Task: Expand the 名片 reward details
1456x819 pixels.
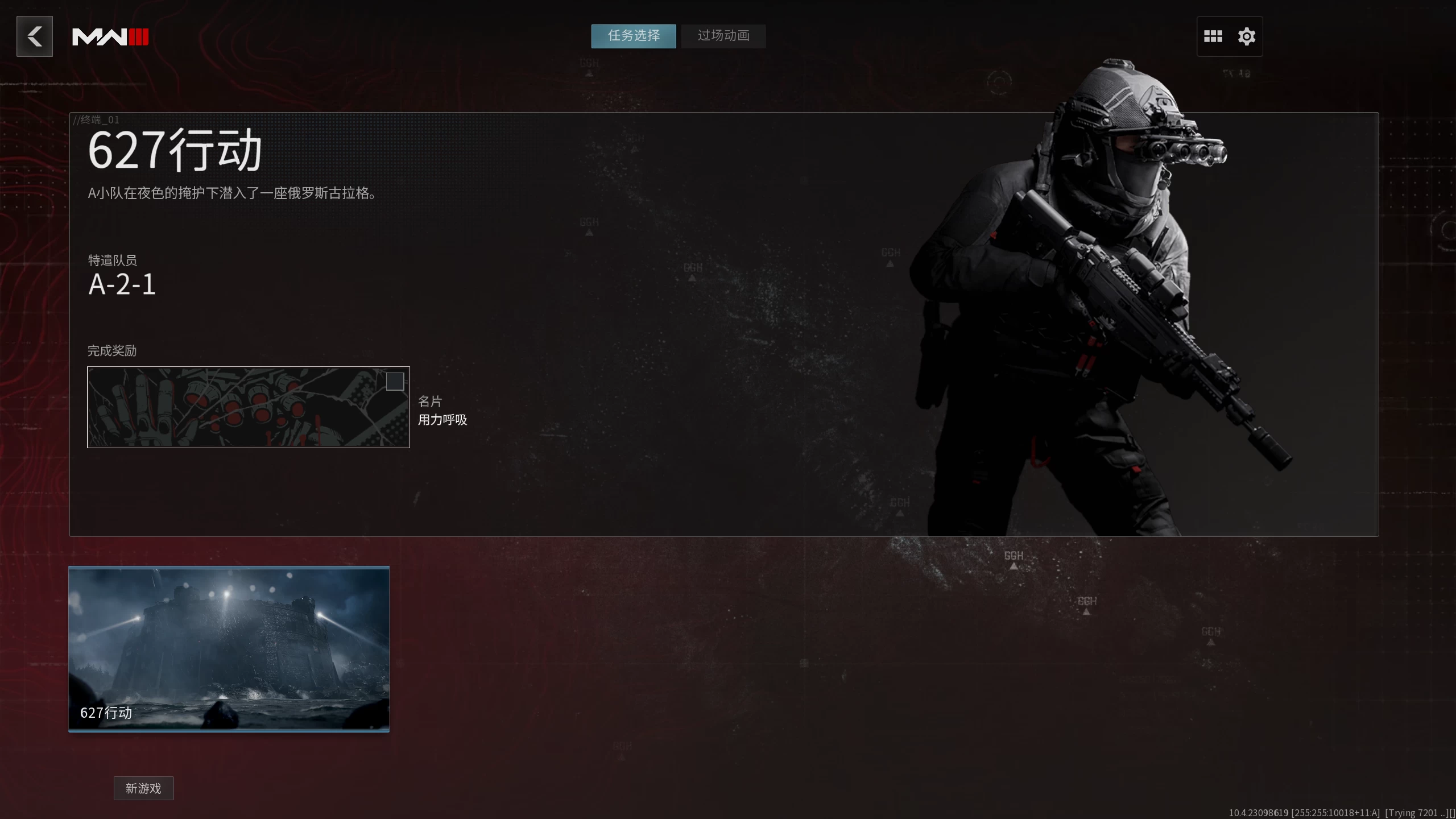Action: pos(429,402)
